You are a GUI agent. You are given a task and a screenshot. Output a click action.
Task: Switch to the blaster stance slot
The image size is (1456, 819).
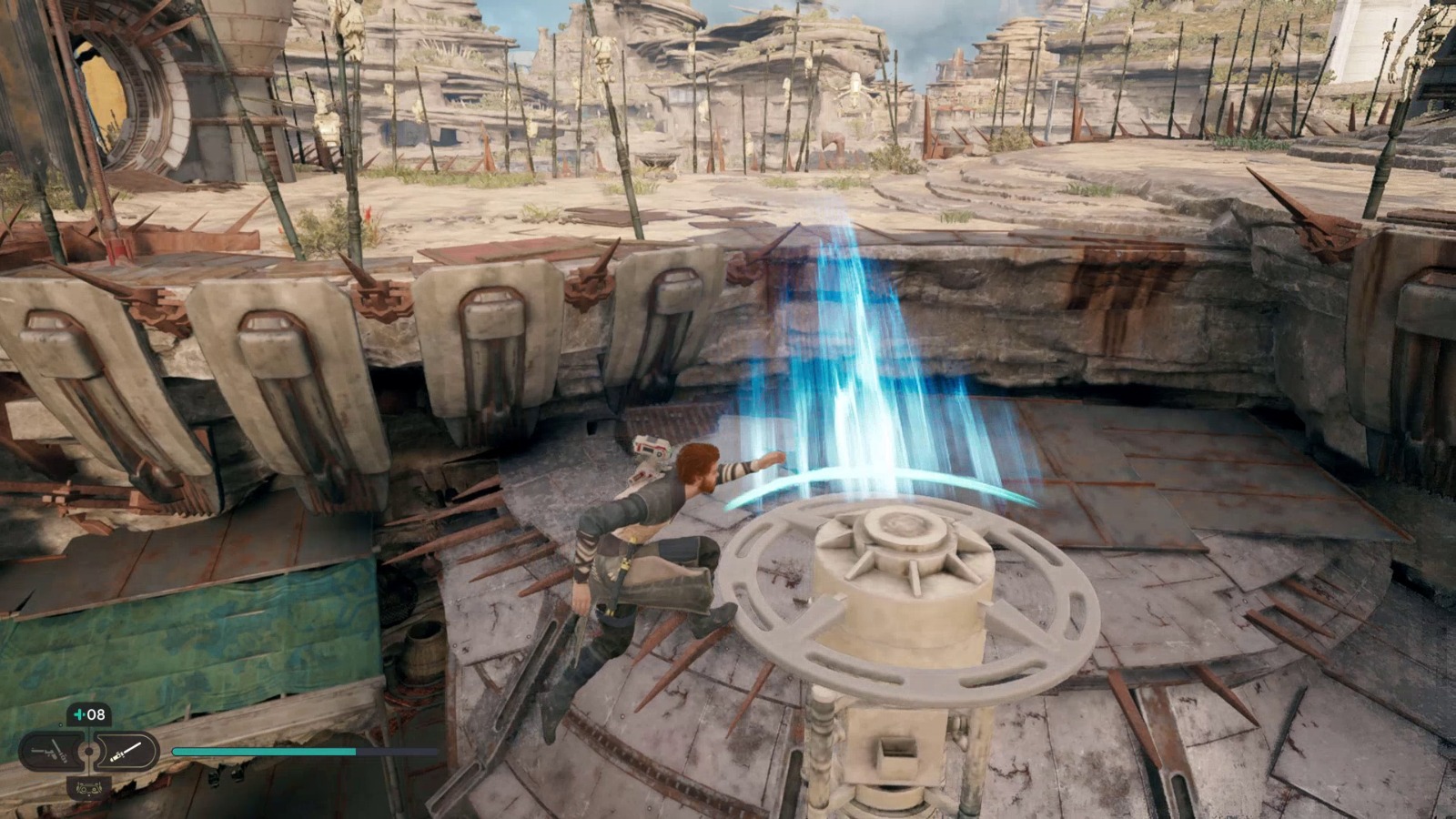pyautogui.click(x=51, y=752)
